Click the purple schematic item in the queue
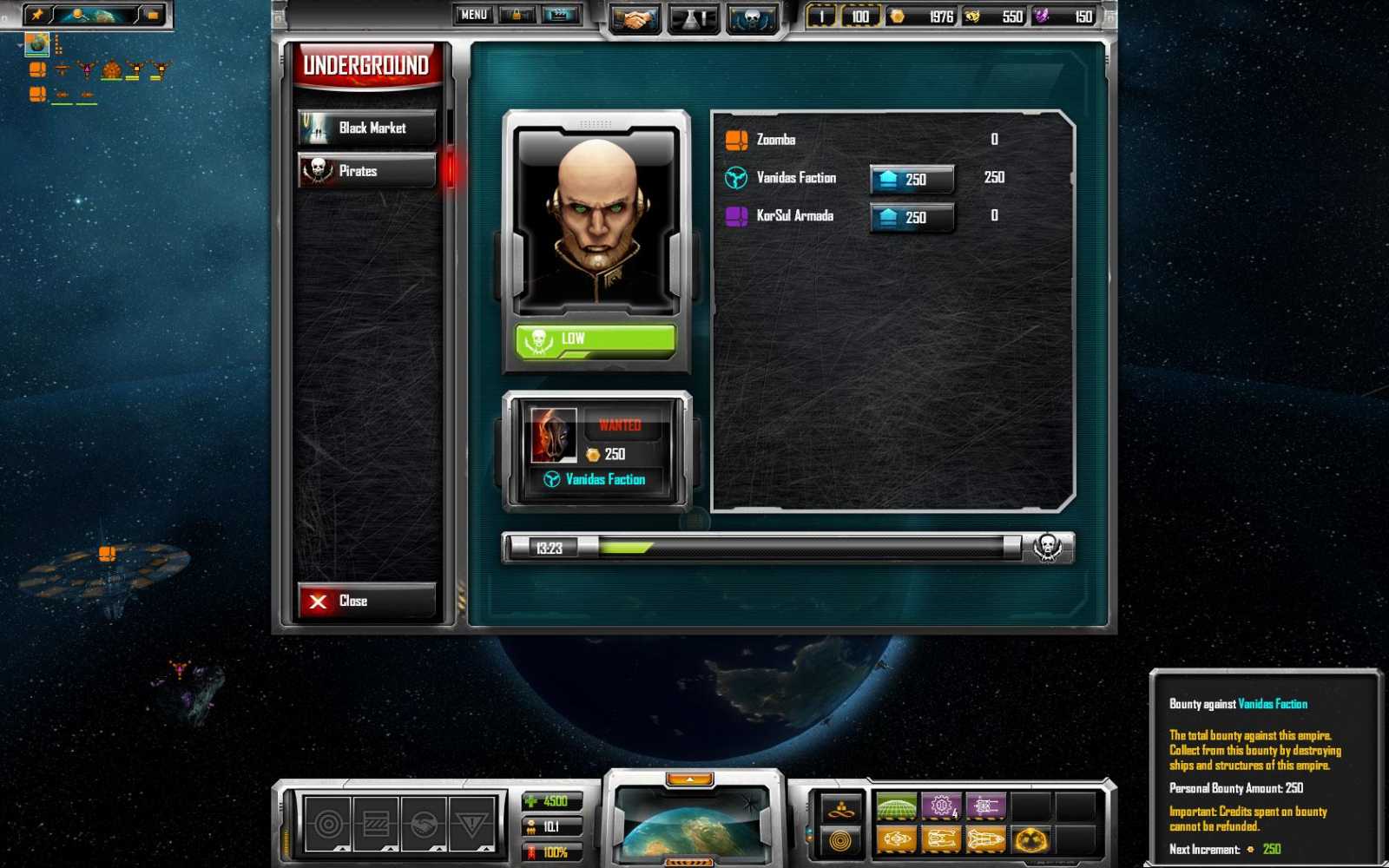The width and height of the screenshot is (1389, 868). pyautogui.click(x=988, y=807)
